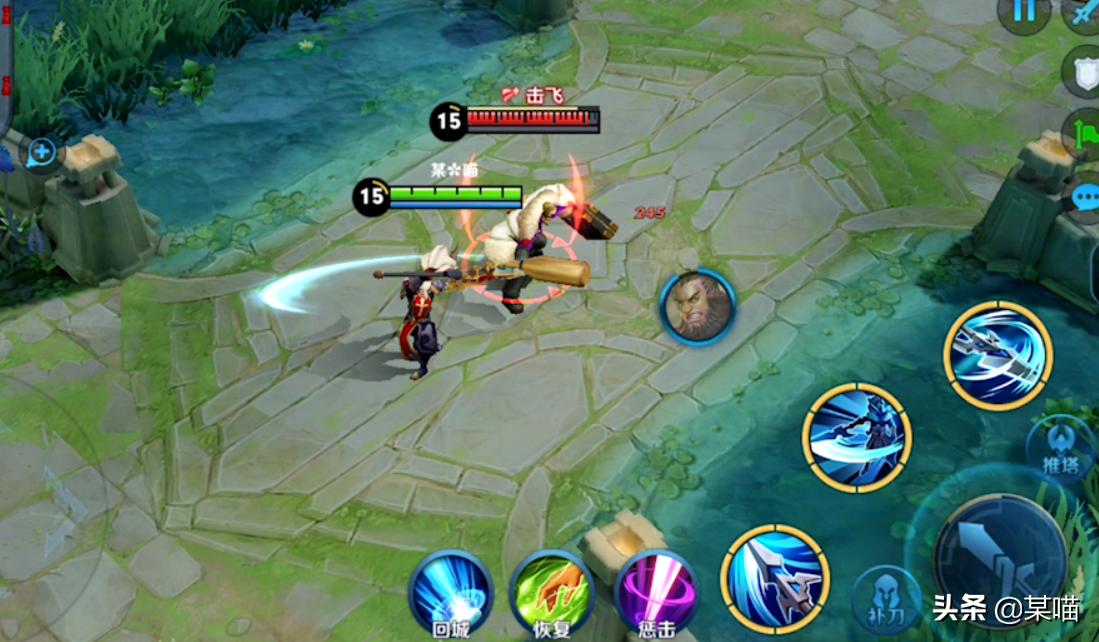Select the 推塔 push-tower attack button
Image resolution: width=1099 pixels, height=642 pixels.
tap(1062, 445)
